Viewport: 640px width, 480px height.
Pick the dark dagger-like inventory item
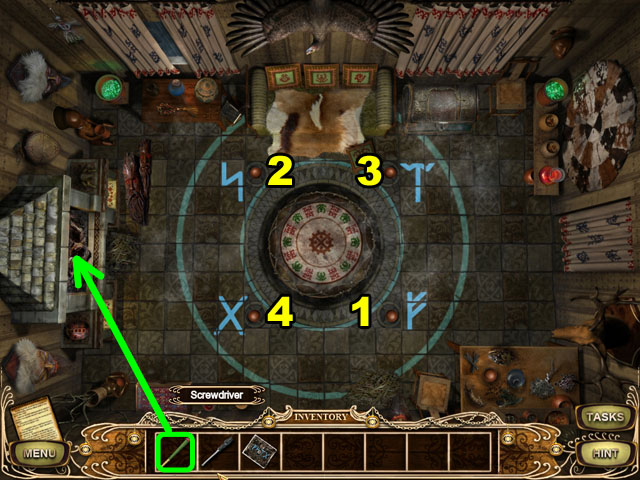(217, 451)
